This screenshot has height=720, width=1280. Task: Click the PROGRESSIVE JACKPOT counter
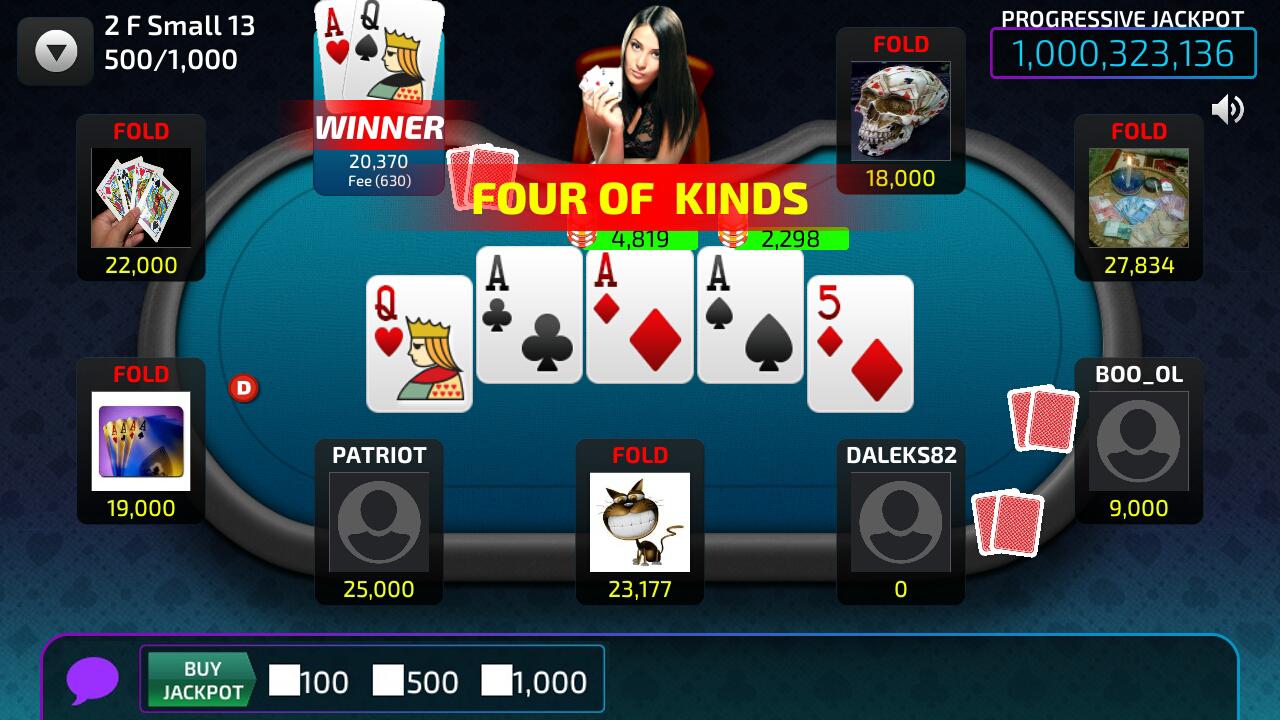(x=1123, y=54)
